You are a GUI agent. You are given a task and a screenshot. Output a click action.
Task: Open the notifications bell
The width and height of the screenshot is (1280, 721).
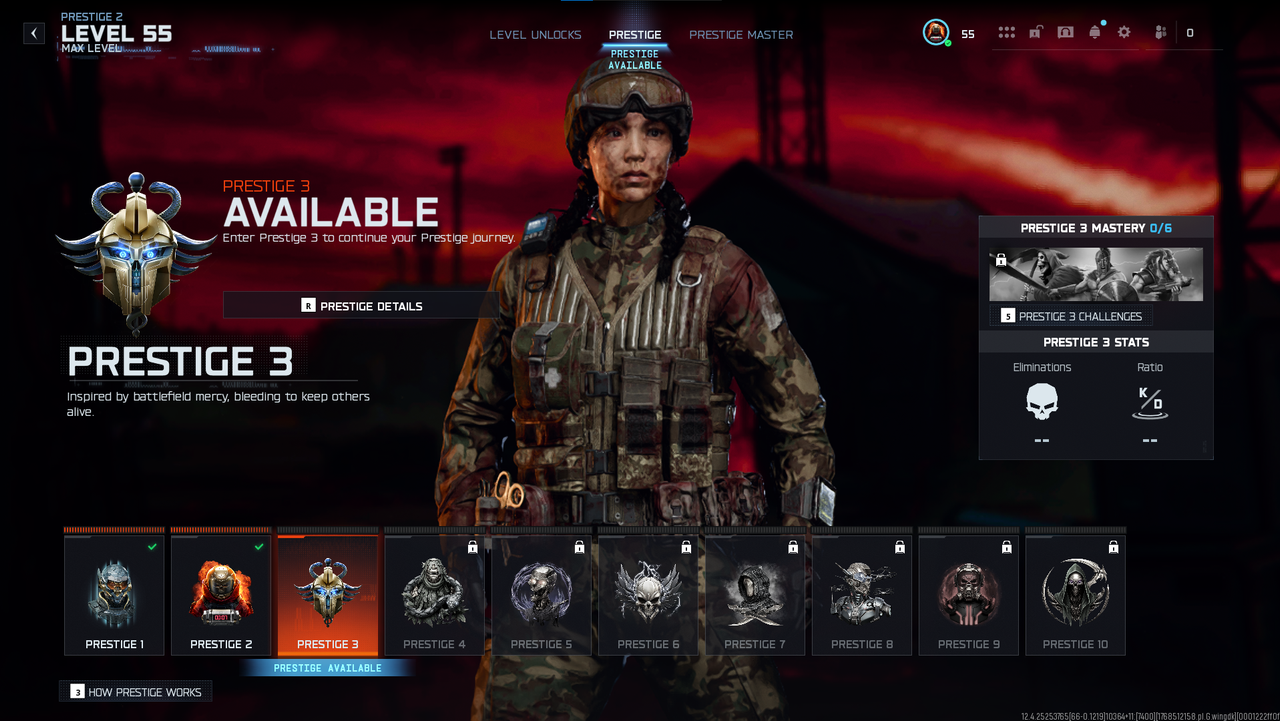click(x=1095, y=33)
